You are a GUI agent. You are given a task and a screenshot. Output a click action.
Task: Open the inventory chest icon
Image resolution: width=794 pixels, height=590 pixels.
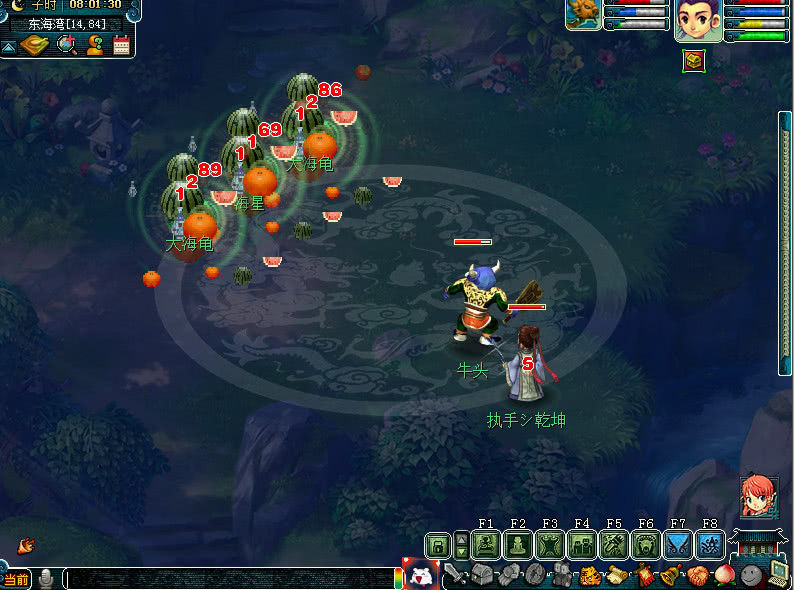(482, 575)
